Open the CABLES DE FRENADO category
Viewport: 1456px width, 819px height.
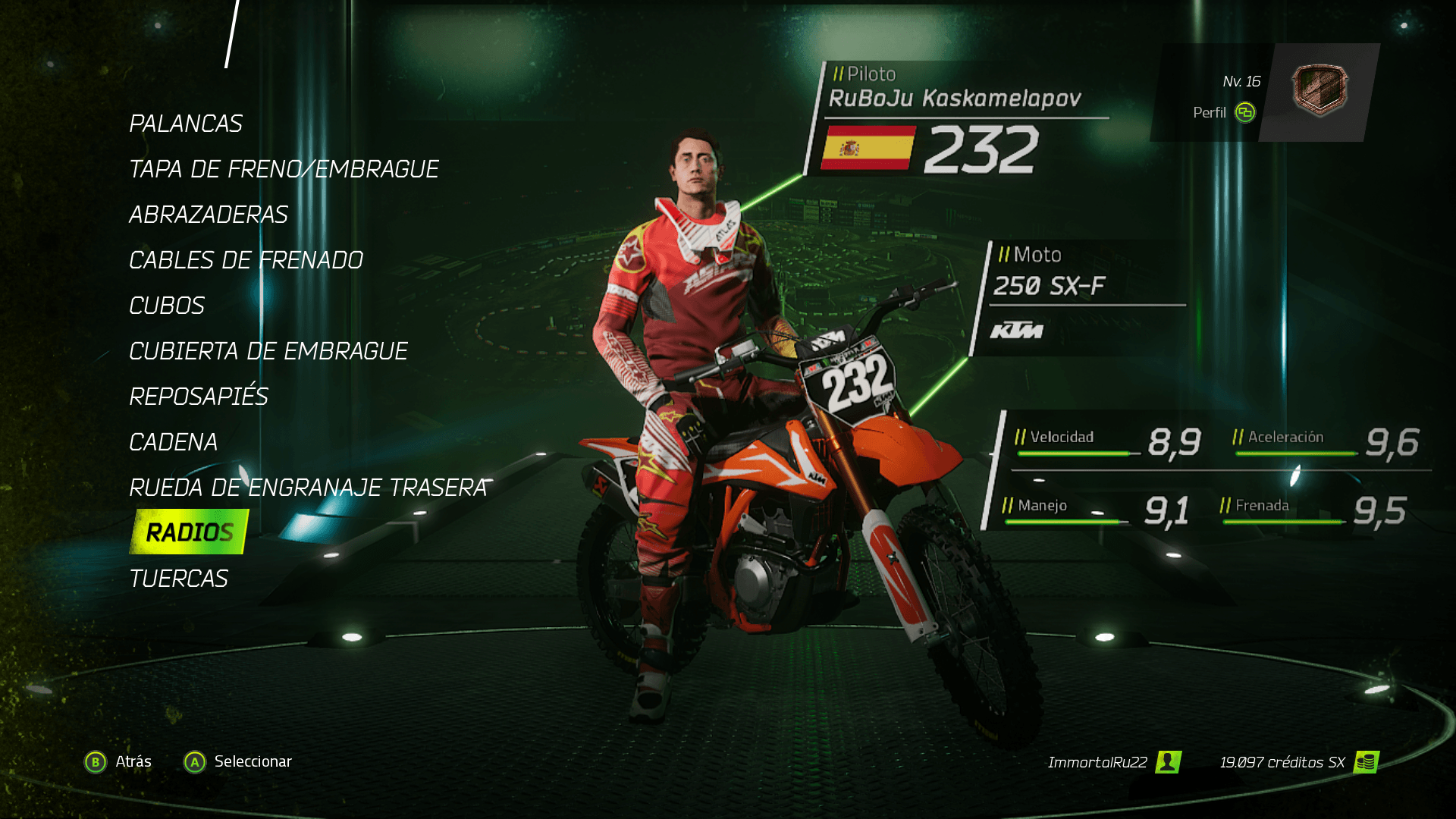point(246,260)
